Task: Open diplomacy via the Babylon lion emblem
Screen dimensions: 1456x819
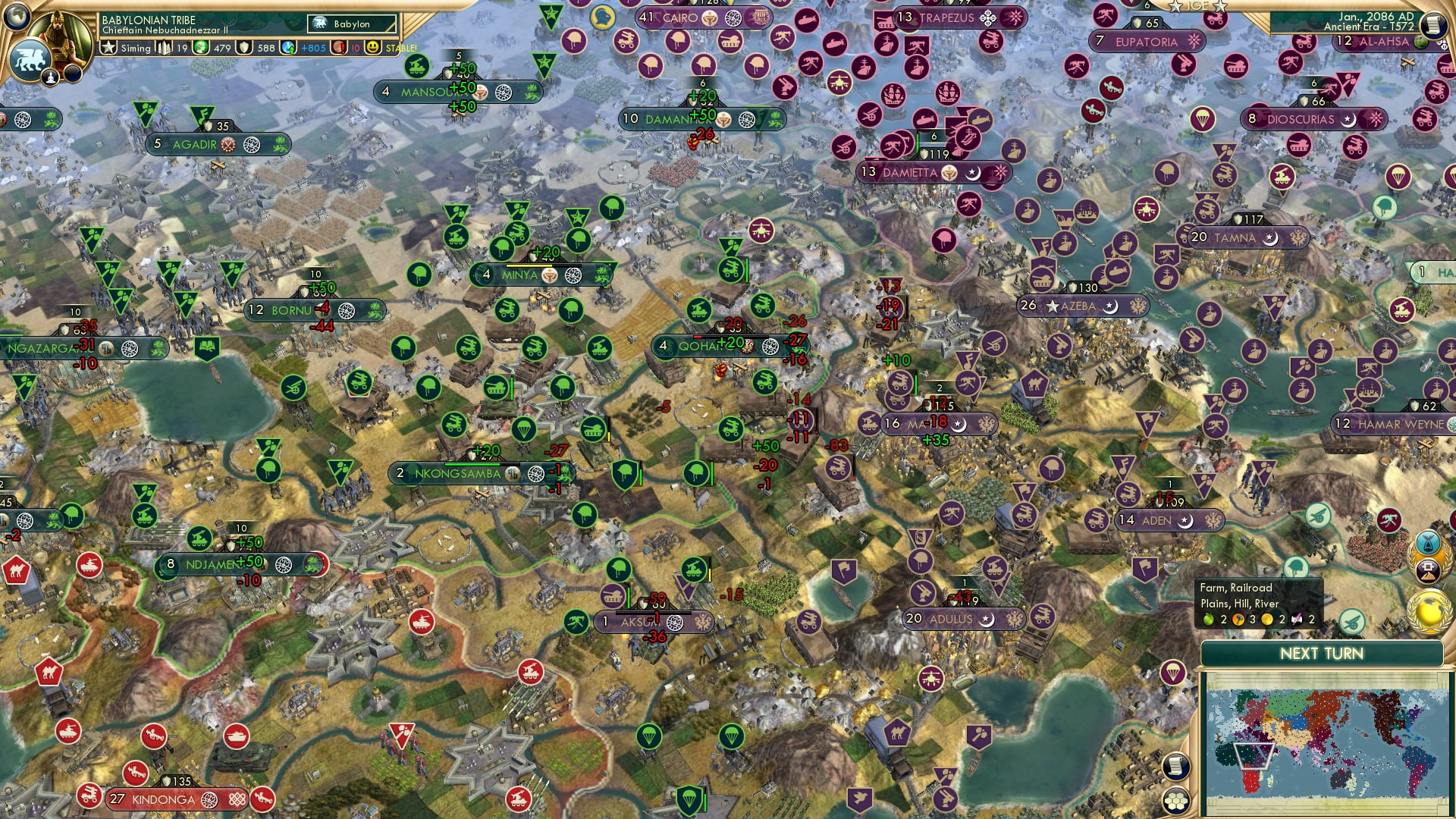Action: (x=31, y=61)
